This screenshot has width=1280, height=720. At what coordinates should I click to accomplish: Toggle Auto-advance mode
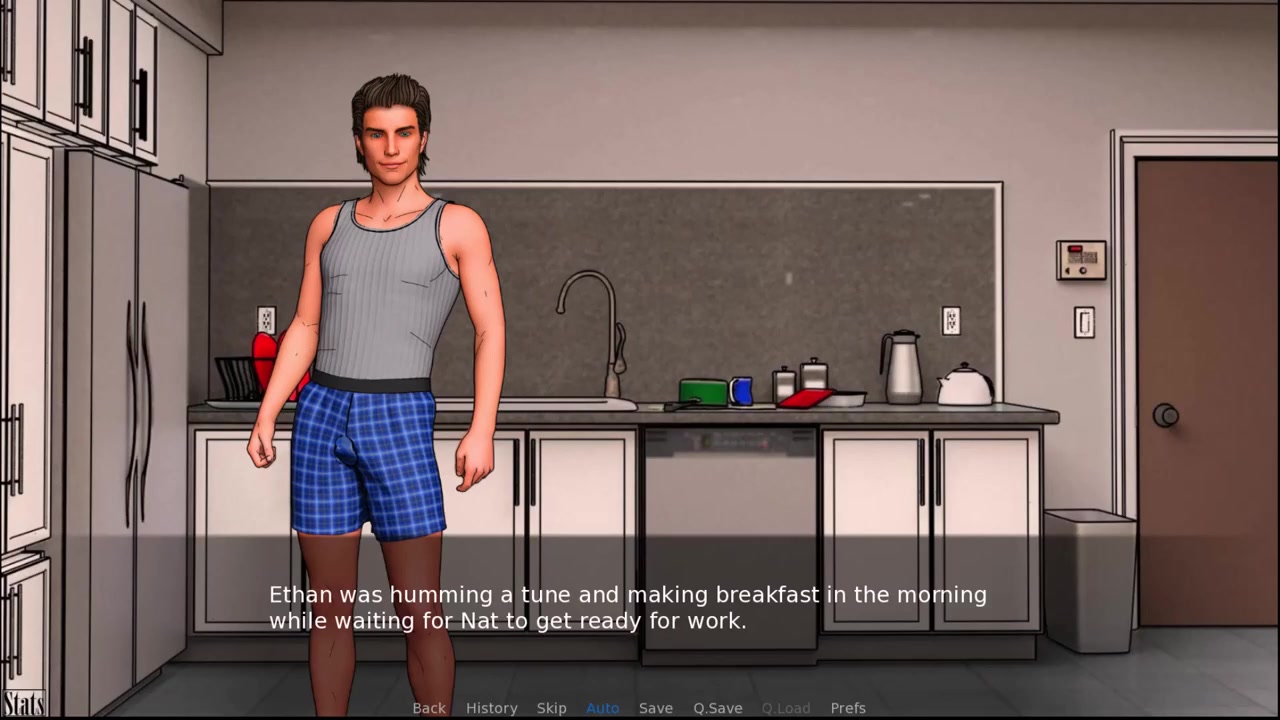point(602,708)
